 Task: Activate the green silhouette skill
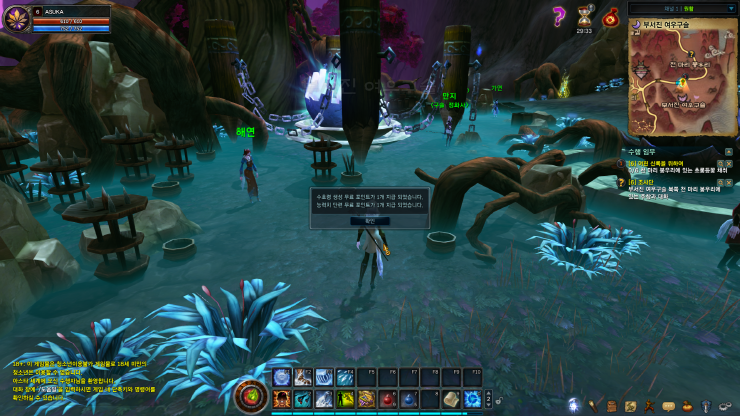(345, 399)
